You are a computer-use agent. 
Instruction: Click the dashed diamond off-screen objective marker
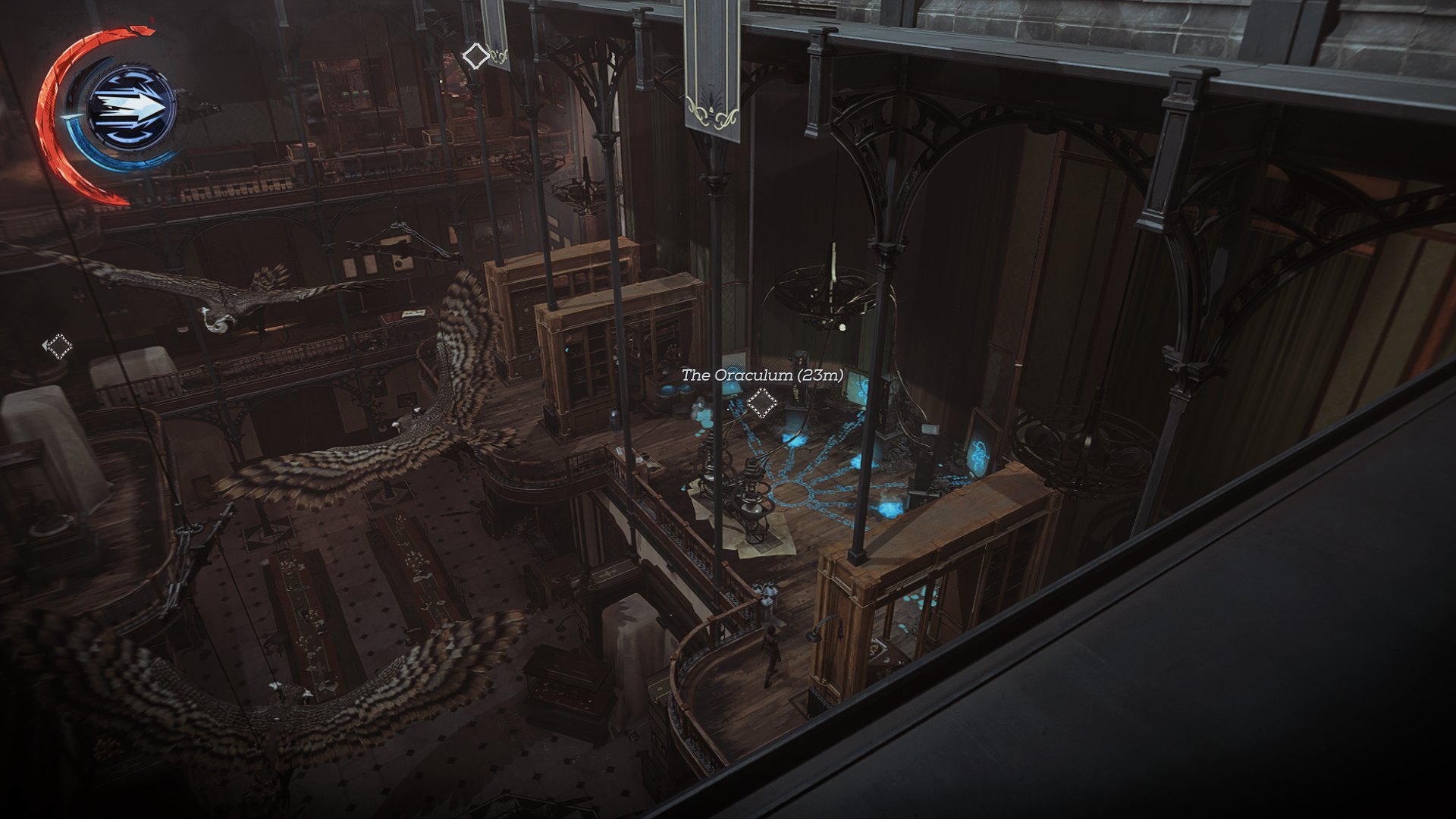pyautogui.click(x=58, y=347)
